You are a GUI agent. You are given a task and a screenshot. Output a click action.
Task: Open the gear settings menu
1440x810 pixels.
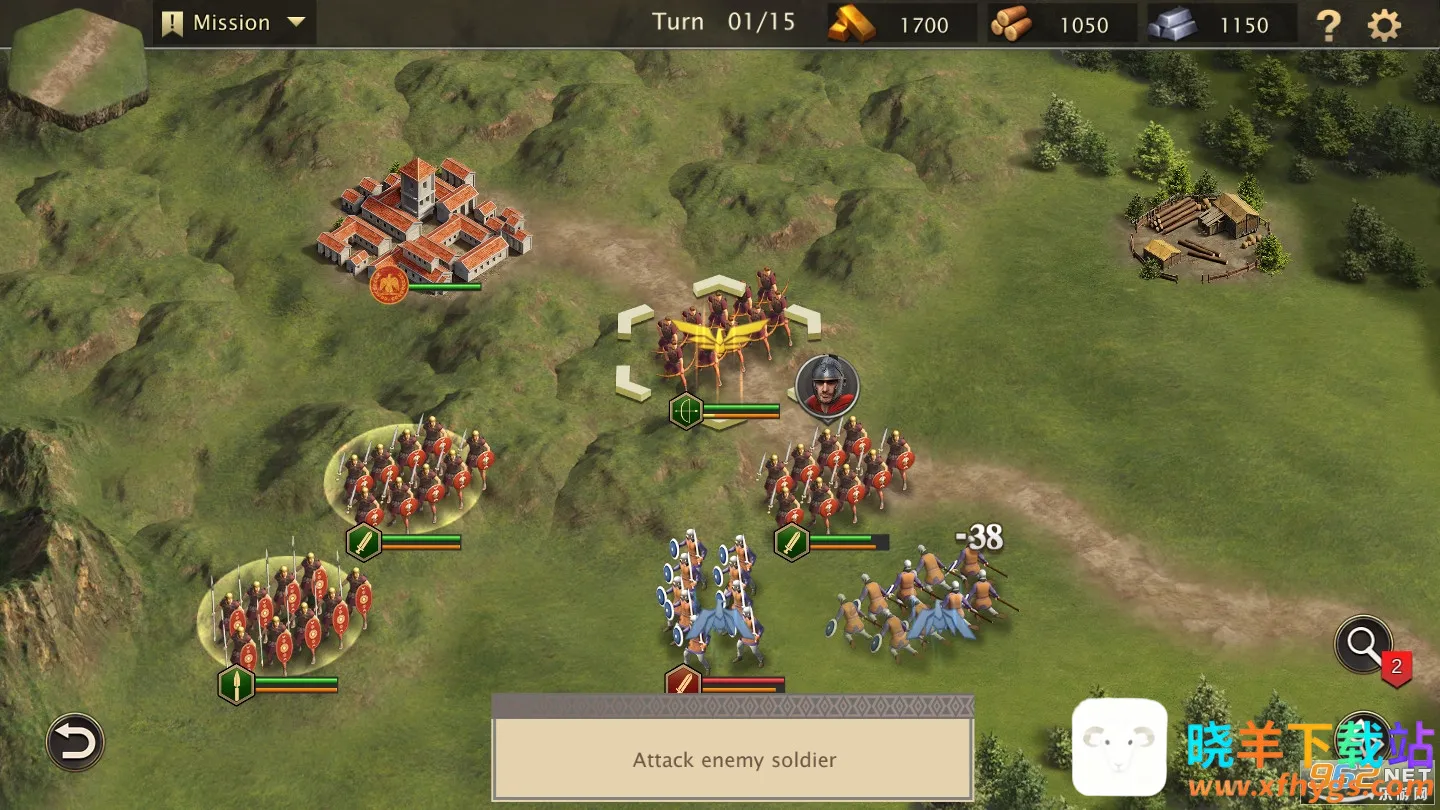(x=1384, y=25)
